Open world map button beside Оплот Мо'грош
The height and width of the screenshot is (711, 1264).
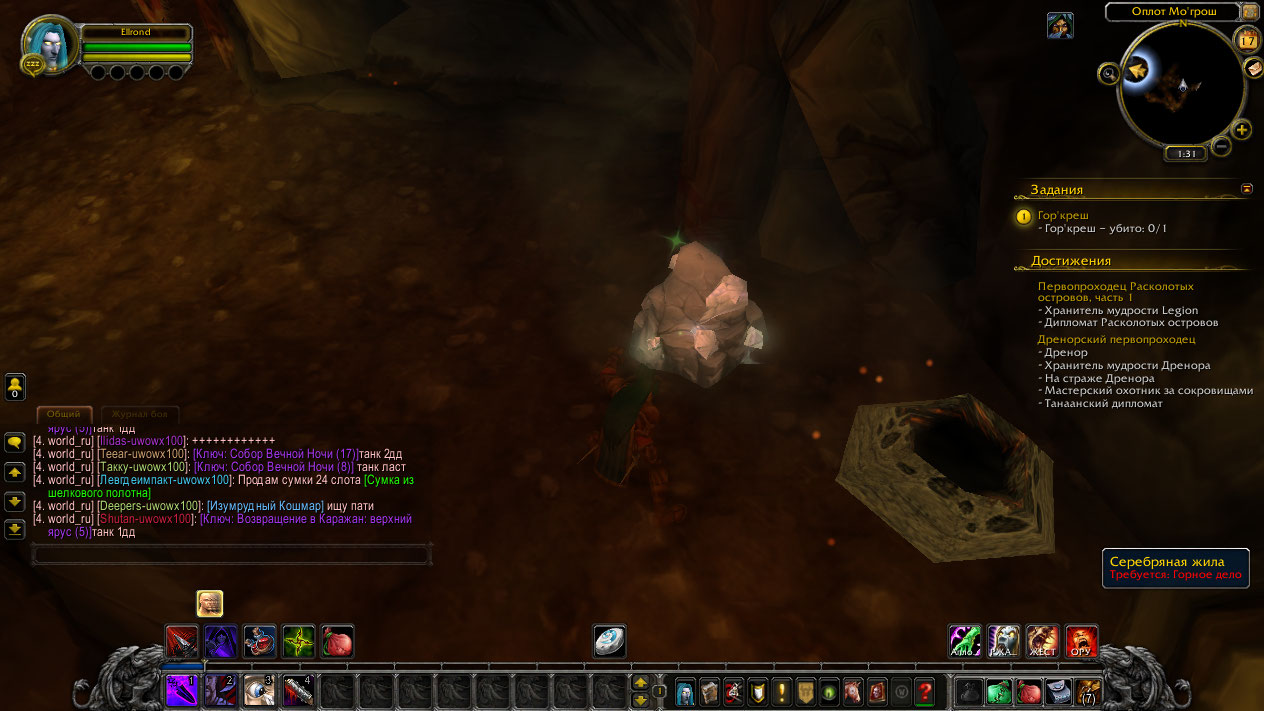(x=1250, y=12)
